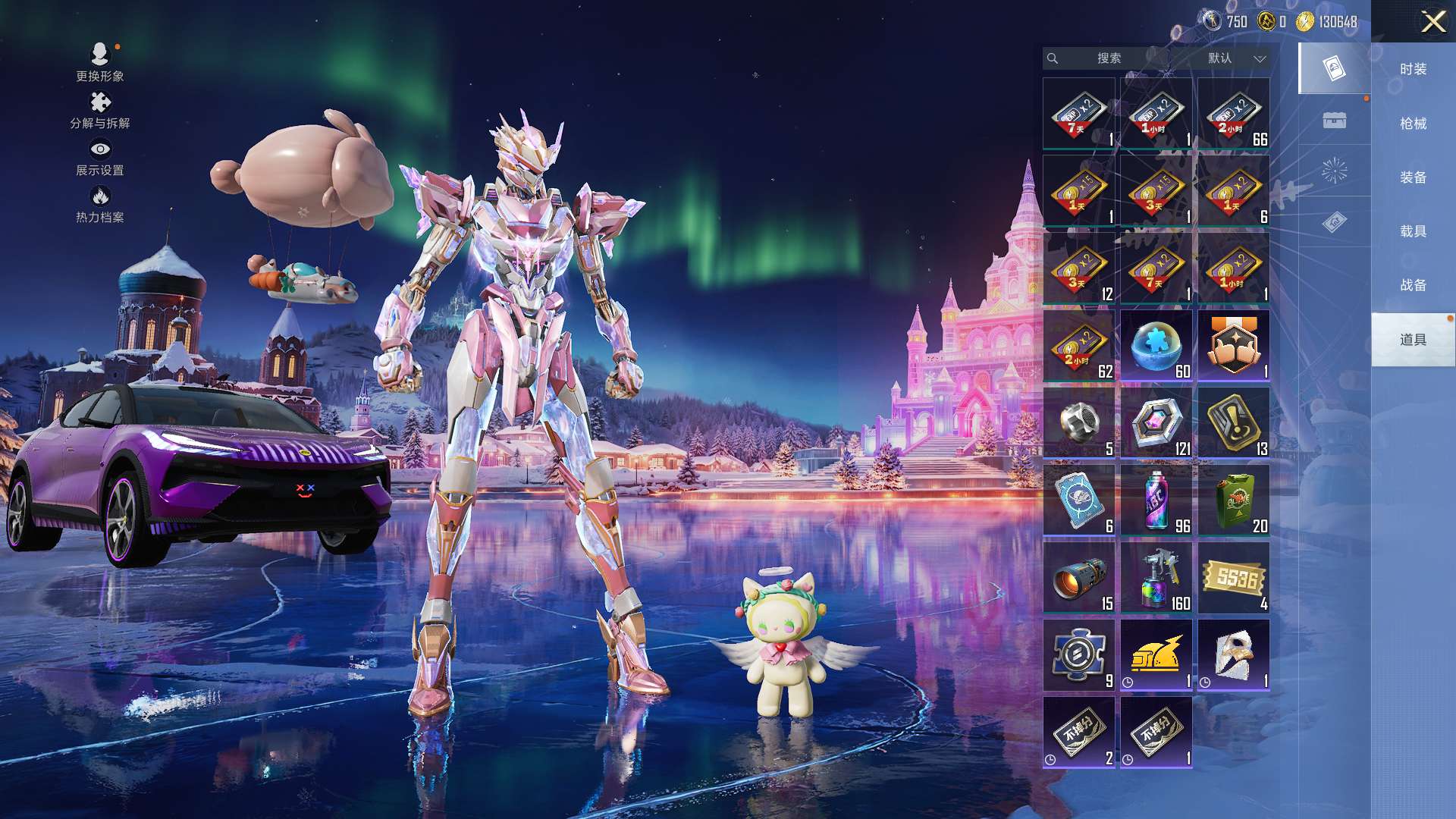Viewport: 1456px width, 819px height.
Task: Choose the 道具 tab
Action: click(1413, 339)
